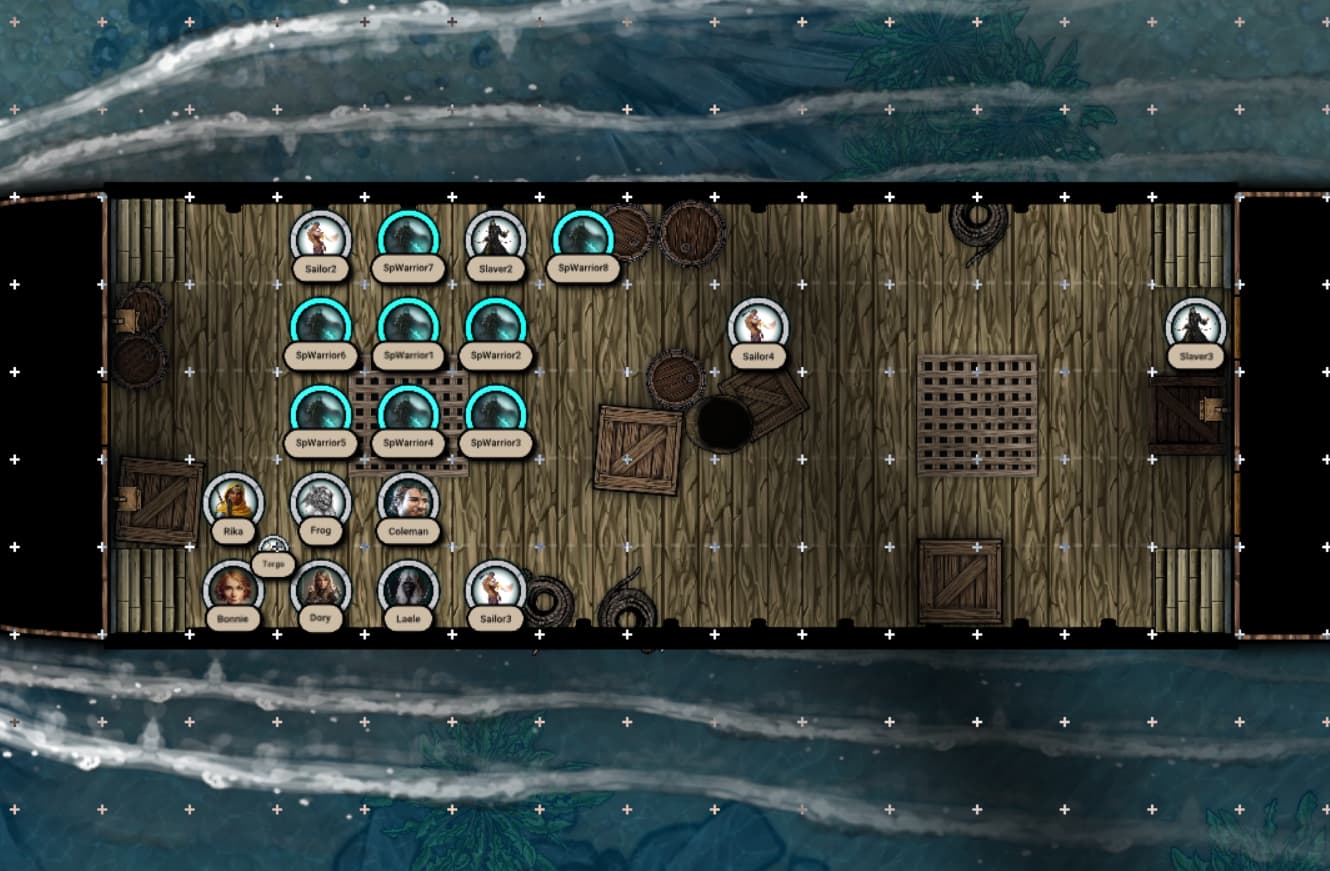Image resolution: width=1330 pixels, height=871 pixels.
Task: Click the SpWarrior1 token
Action: (408, 327)
